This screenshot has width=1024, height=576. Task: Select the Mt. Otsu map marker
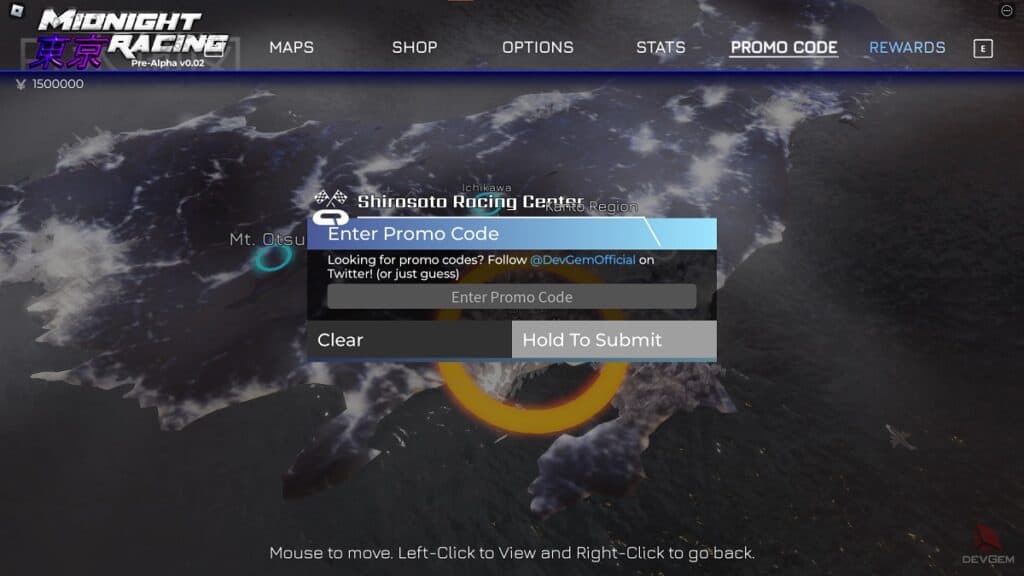tap(271, 258)
